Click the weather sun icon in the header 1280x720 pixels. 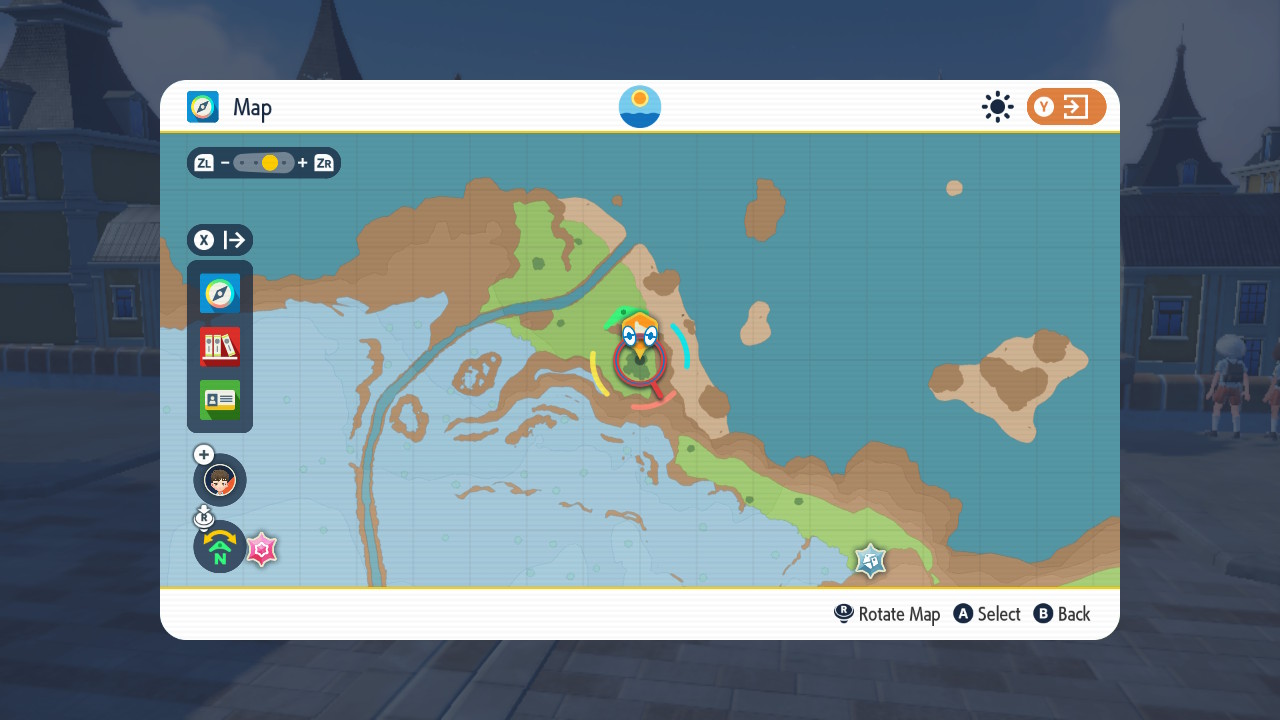point(997,107)
